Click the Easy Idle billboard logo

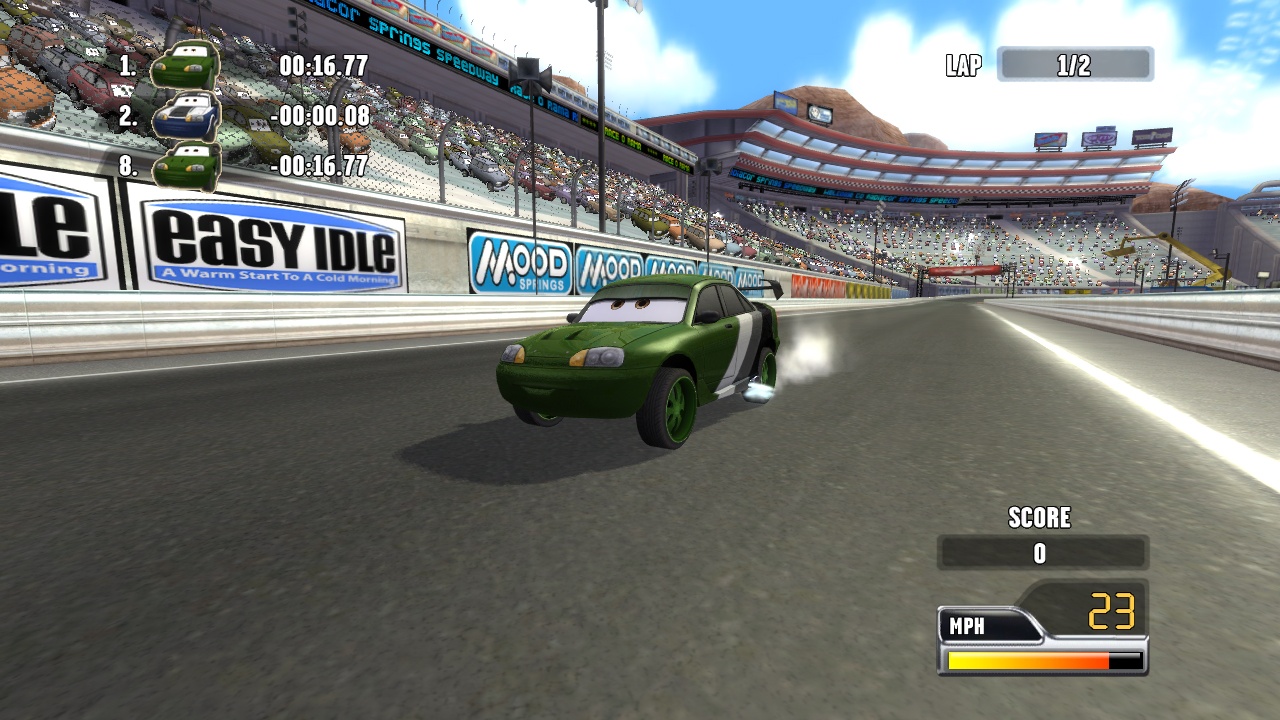270,240
